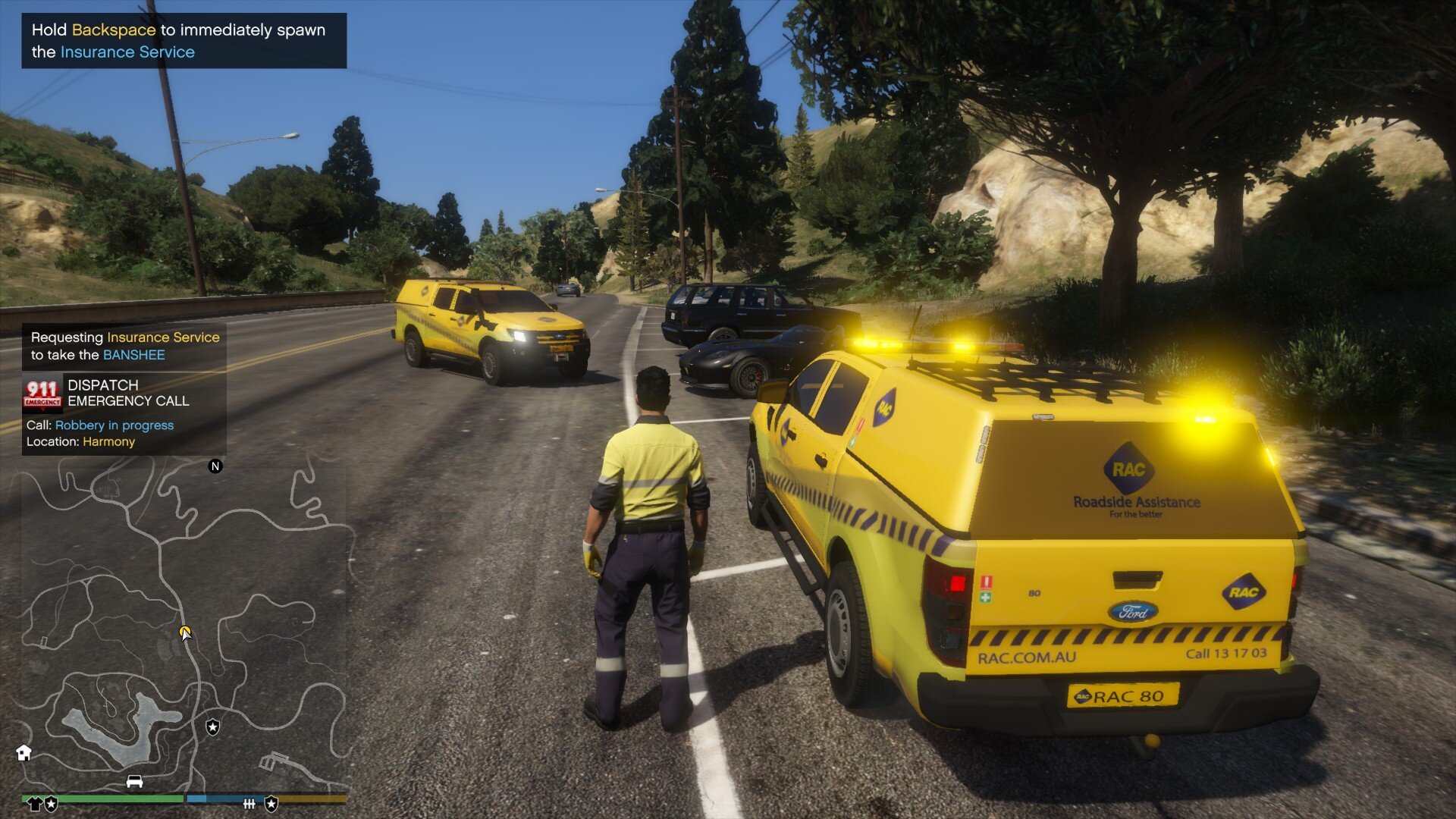The width and height of the screenshot is (1456, 819).
Task: Click the yellow player arrow on the minimap
Action: (185, 632)
